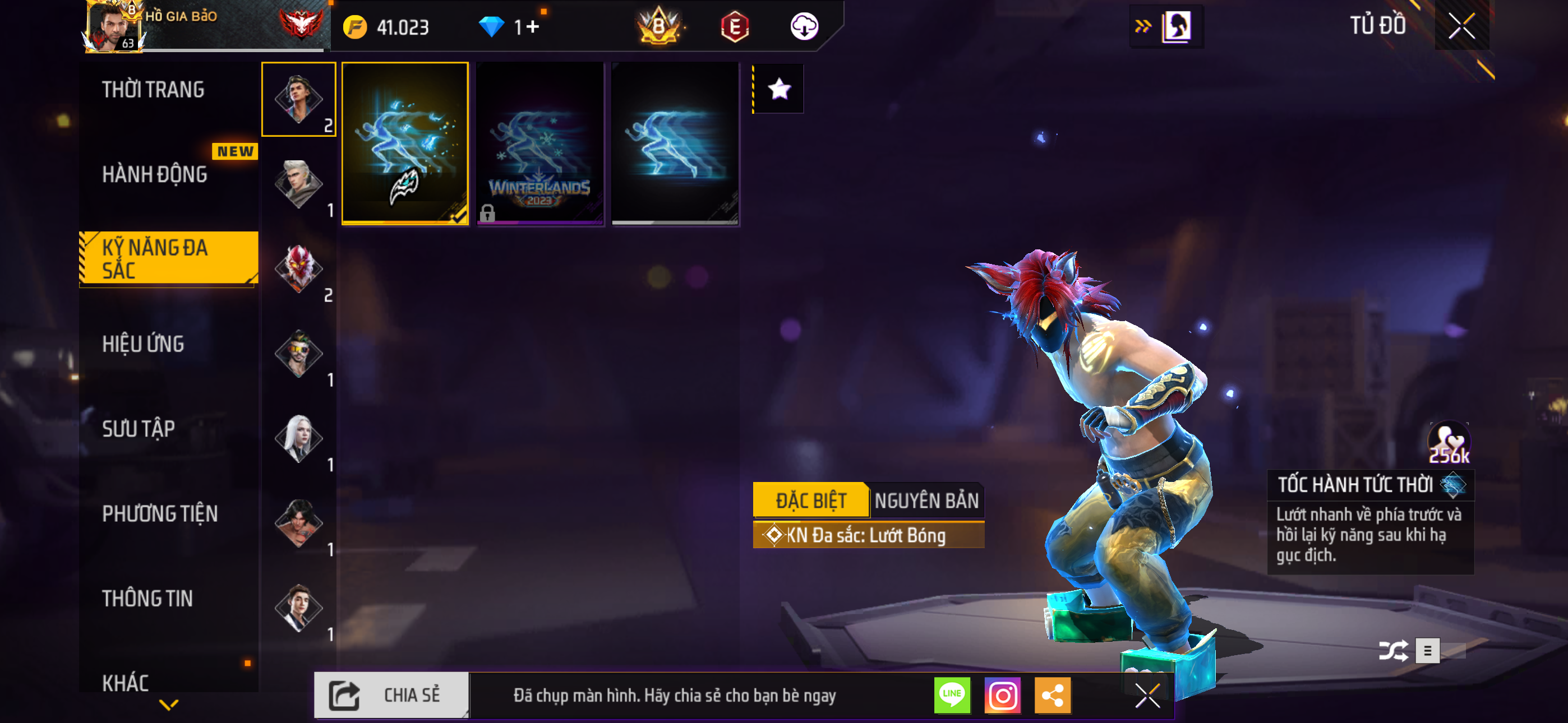Share the screenshot via LINE
Screen dimensions: 1568x723
952,695
